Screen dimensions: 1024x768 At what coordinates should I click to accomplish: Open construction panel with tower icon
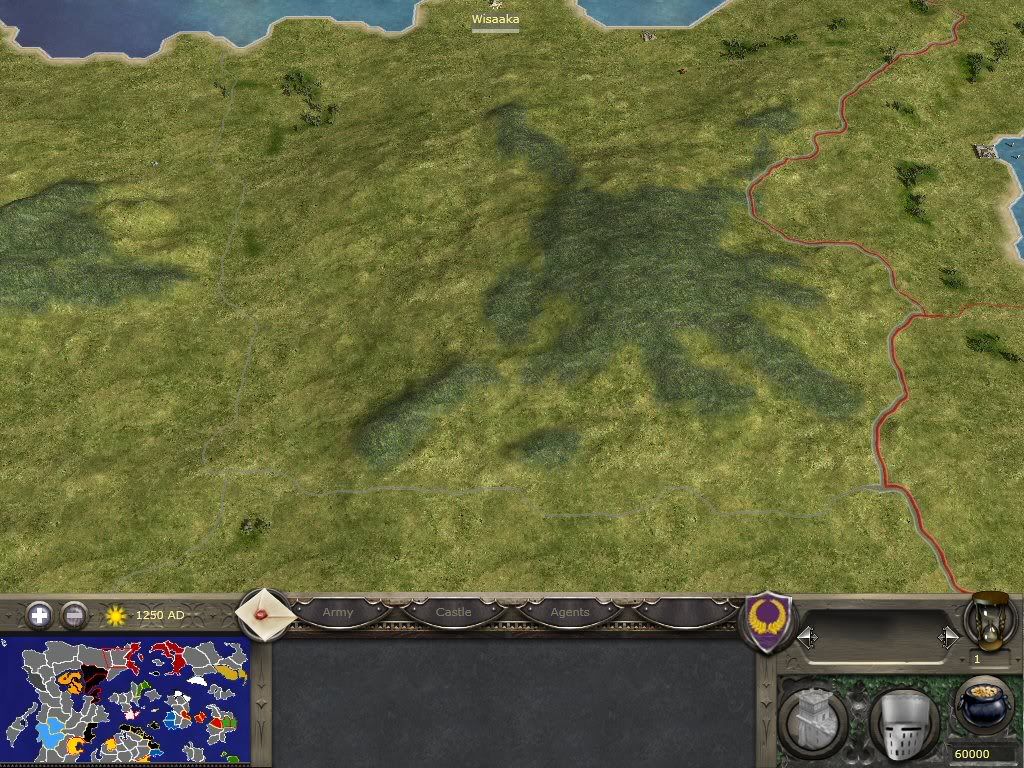pyautogui.click(x=814, y=719)
